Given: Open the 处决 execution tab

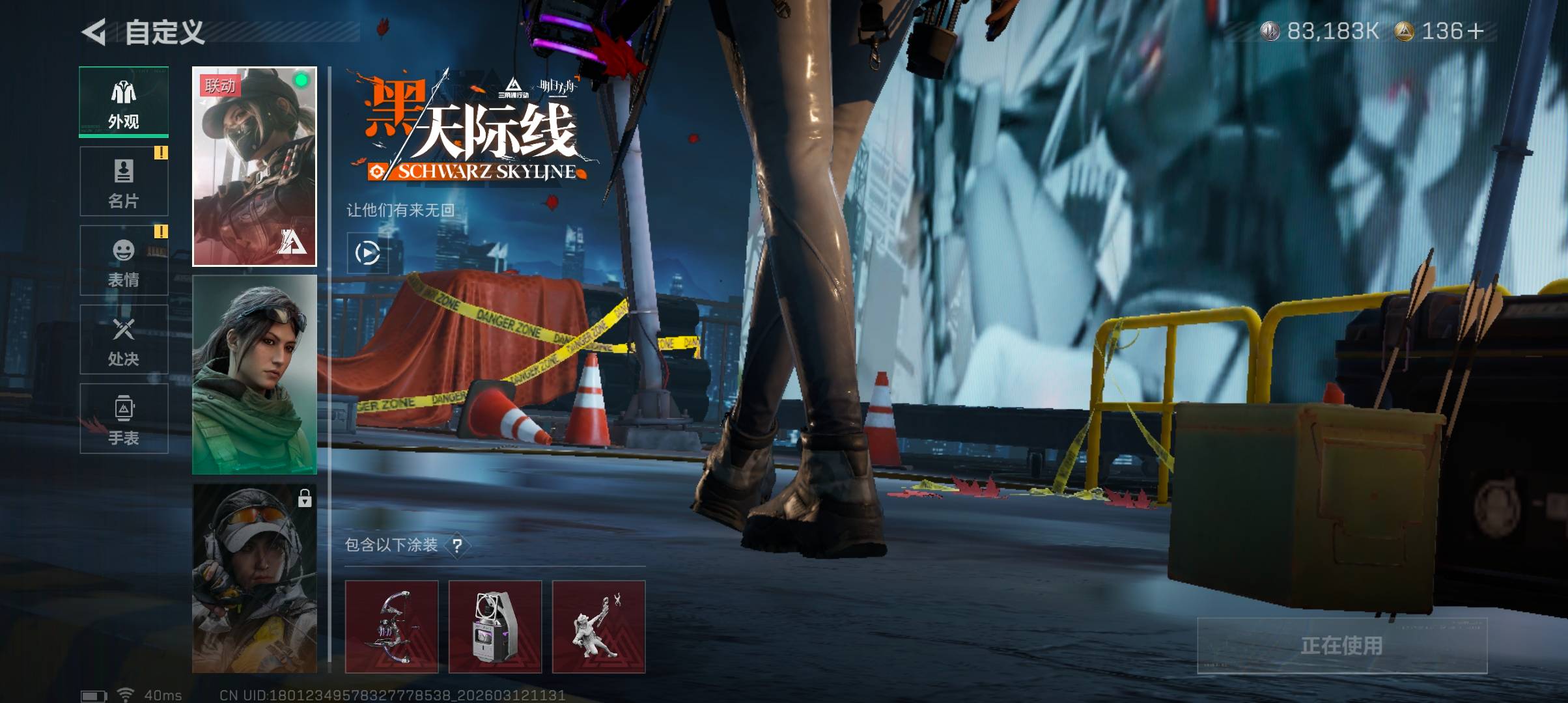Looking at the screenshot, I should coord(124,340).
